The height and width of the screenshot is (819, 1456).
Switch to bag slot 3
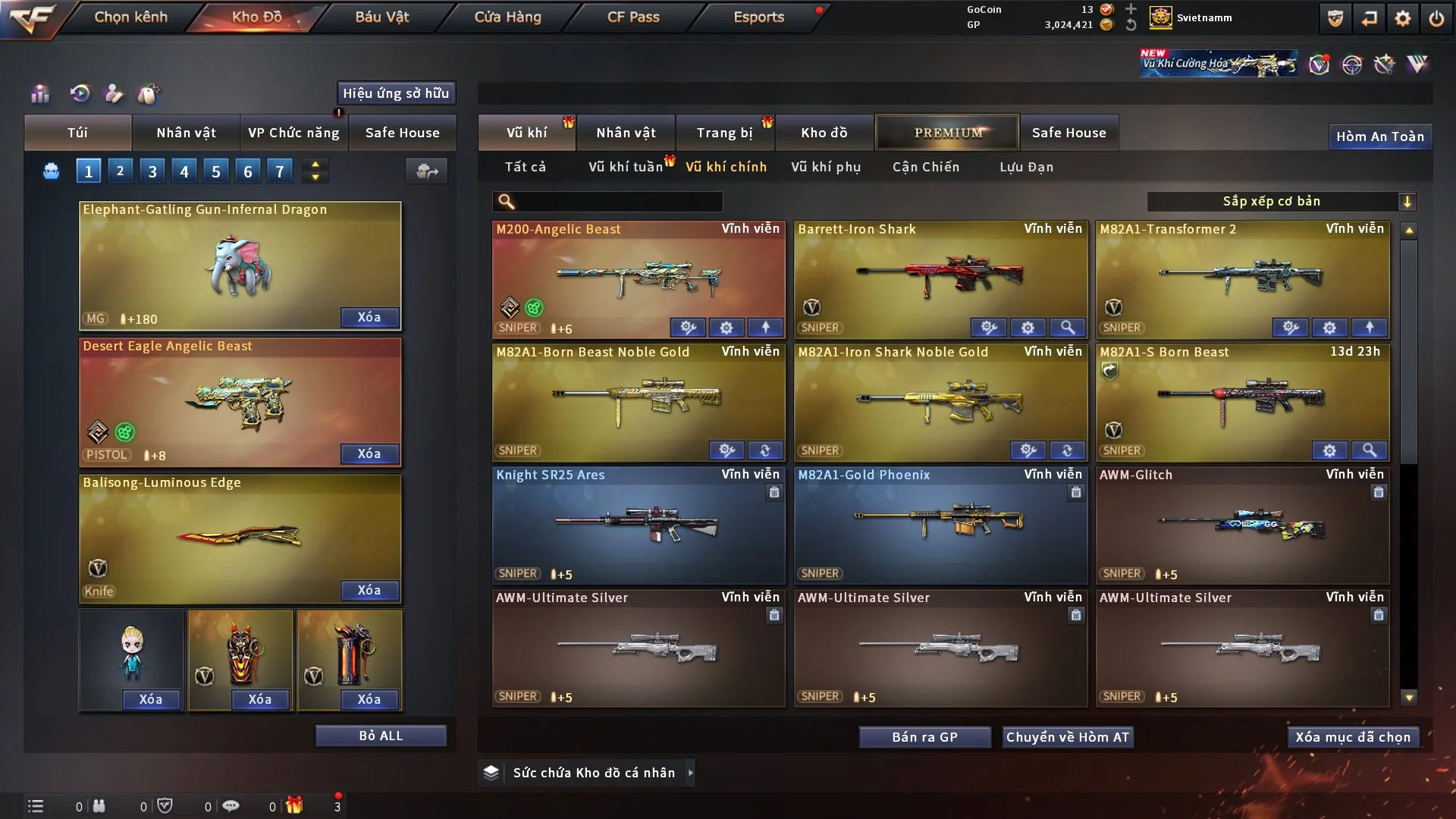152,171
